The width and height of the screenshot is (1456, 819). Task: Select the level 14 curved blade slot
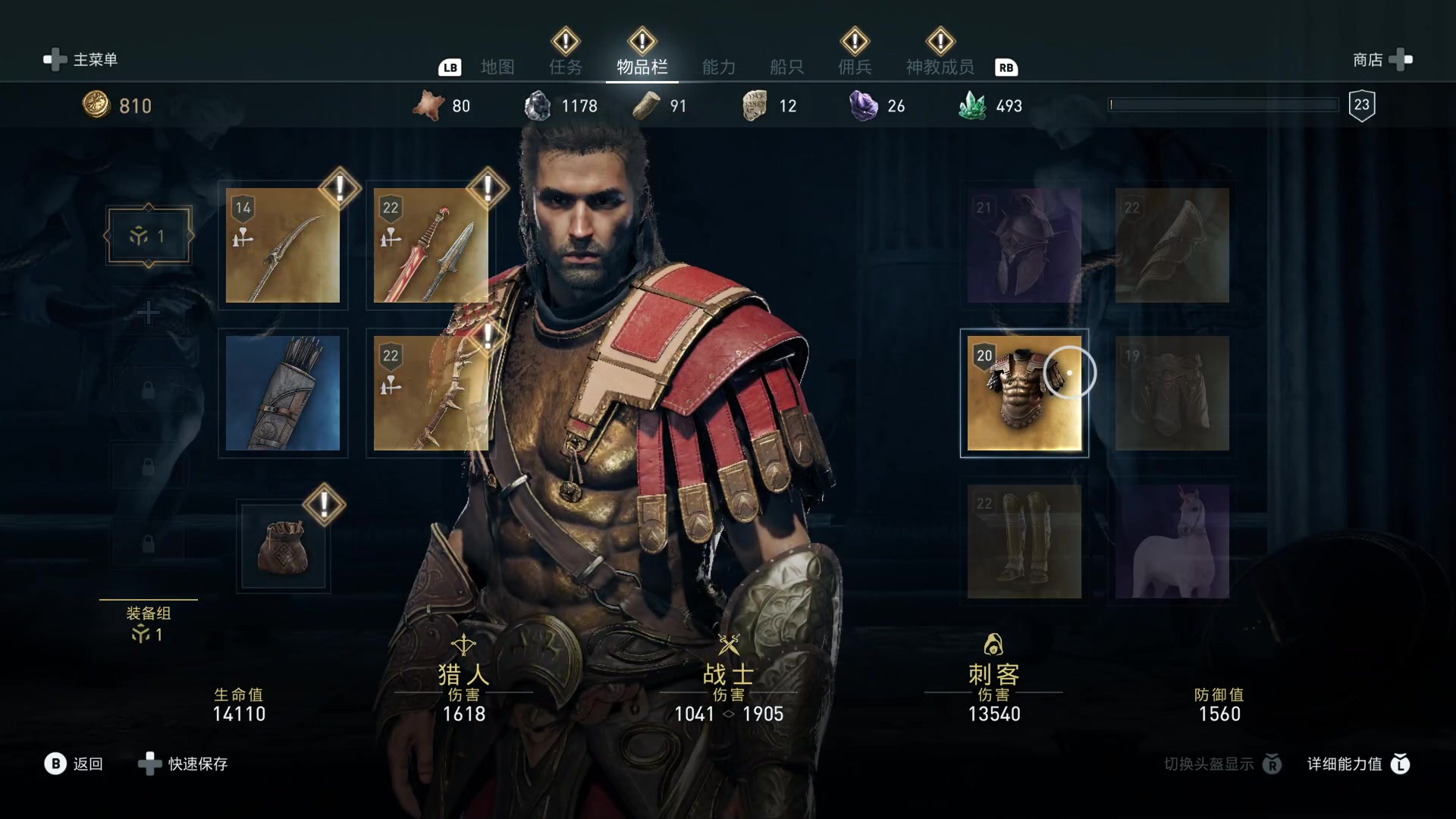283,246
